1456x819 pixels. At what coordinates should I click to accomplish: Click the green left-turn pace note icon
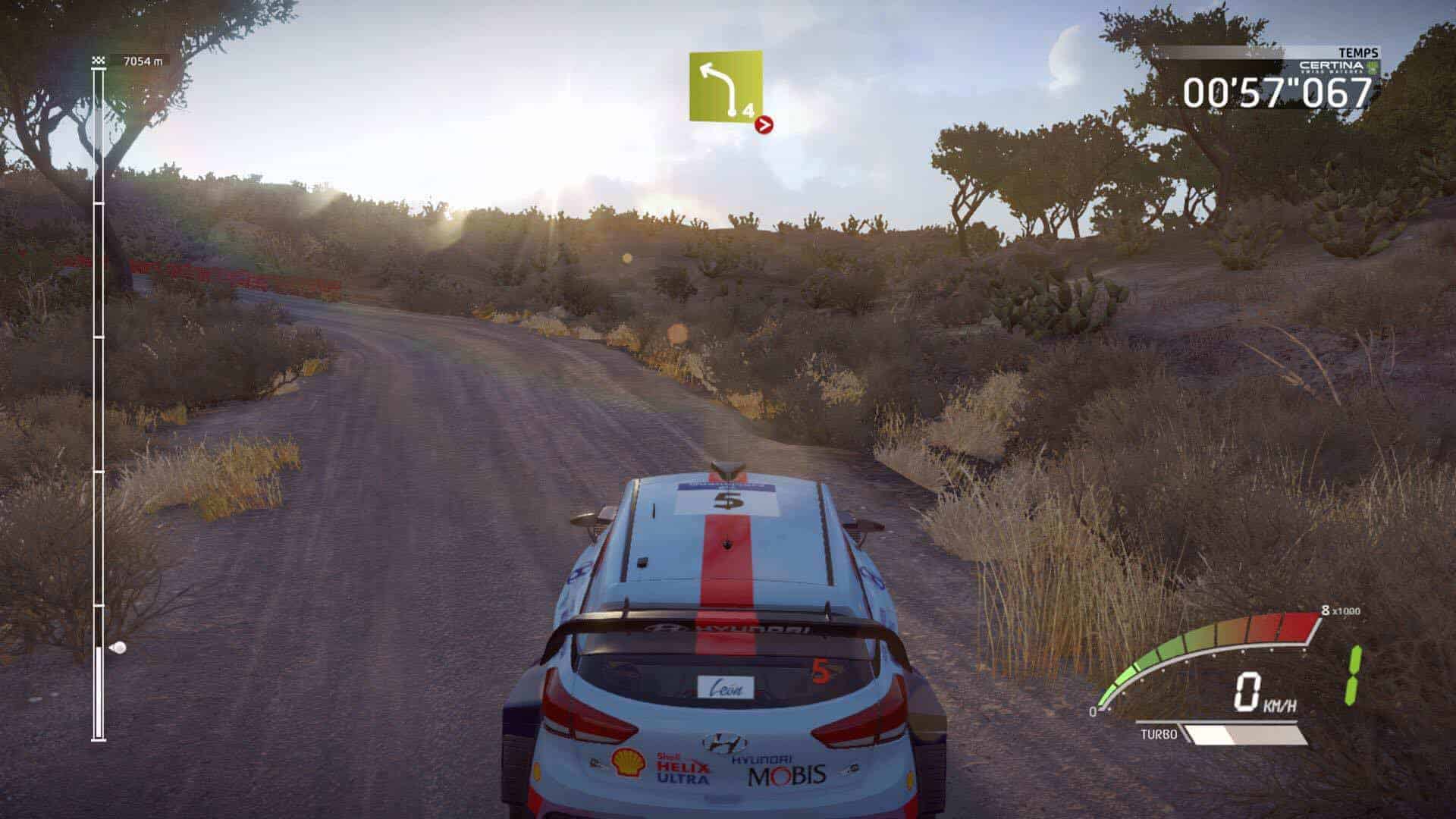(x=725, y=85)
